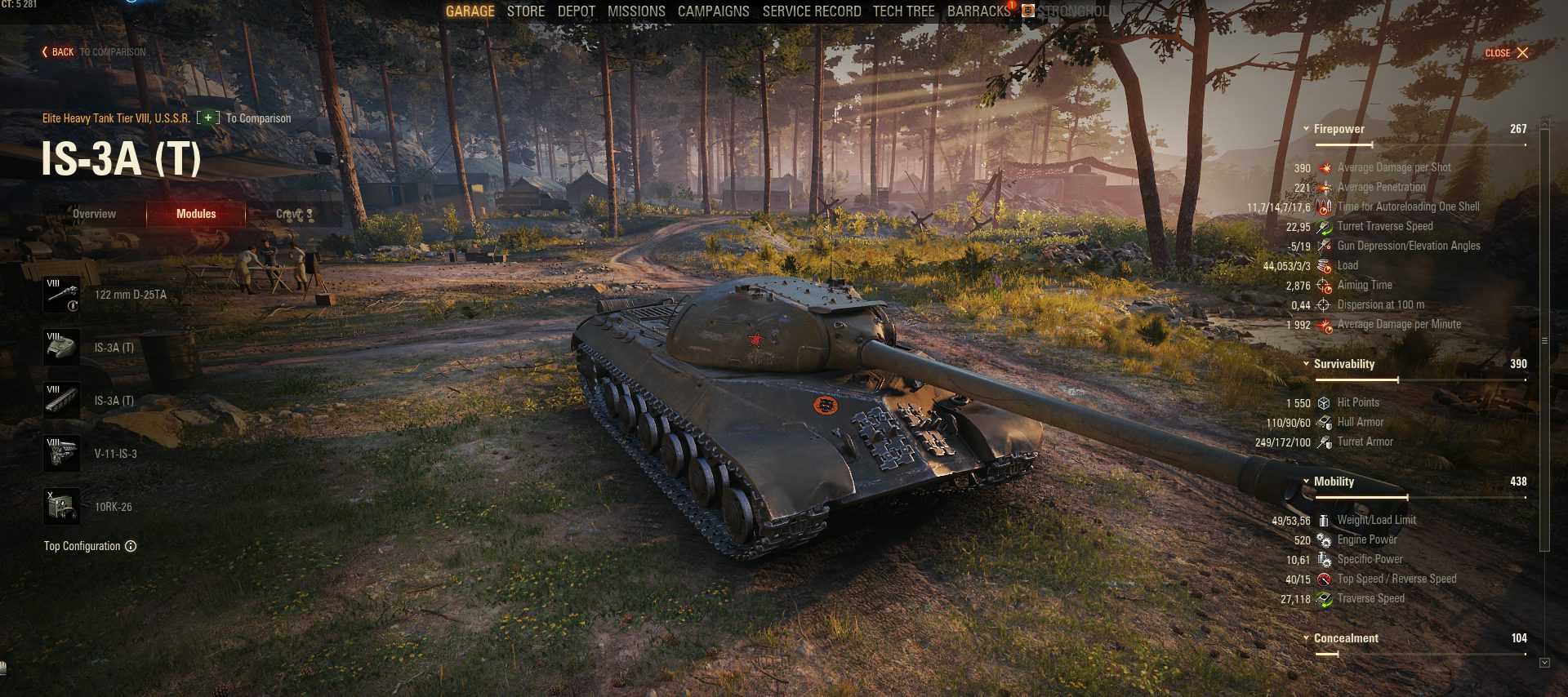Return to the Garage tab
Screen dimensions: 1568x697
pyautogui.click(x=470, y=11)
